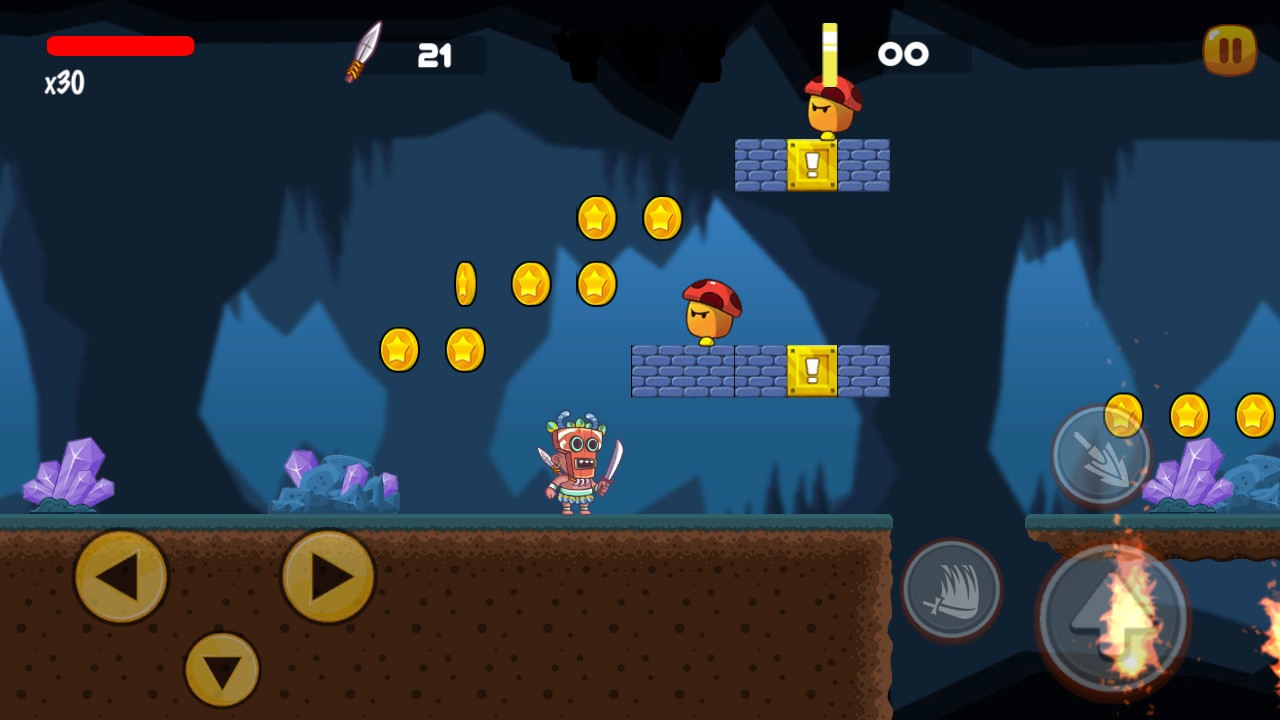Hit the exclamation block on the upper brick platform
1280x720 pixels.
[x=814, y=166]
